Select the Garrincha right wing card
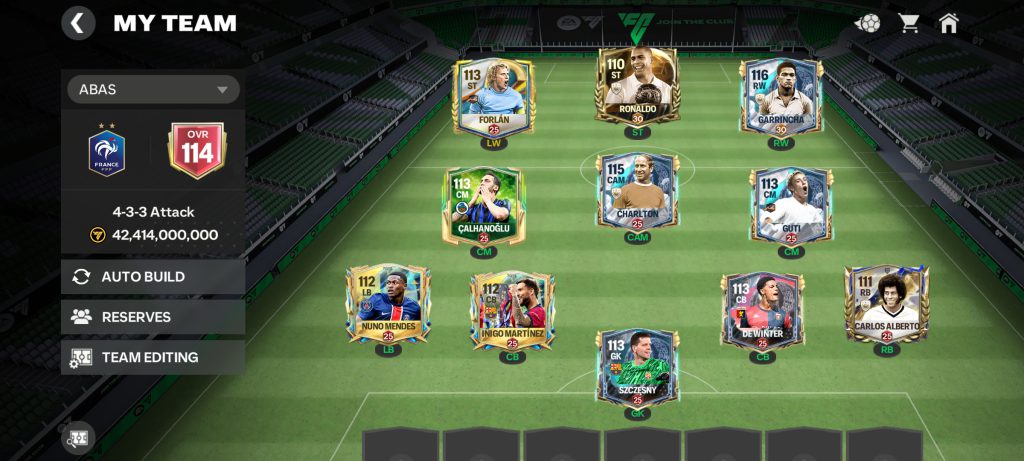 pos(781,96)
